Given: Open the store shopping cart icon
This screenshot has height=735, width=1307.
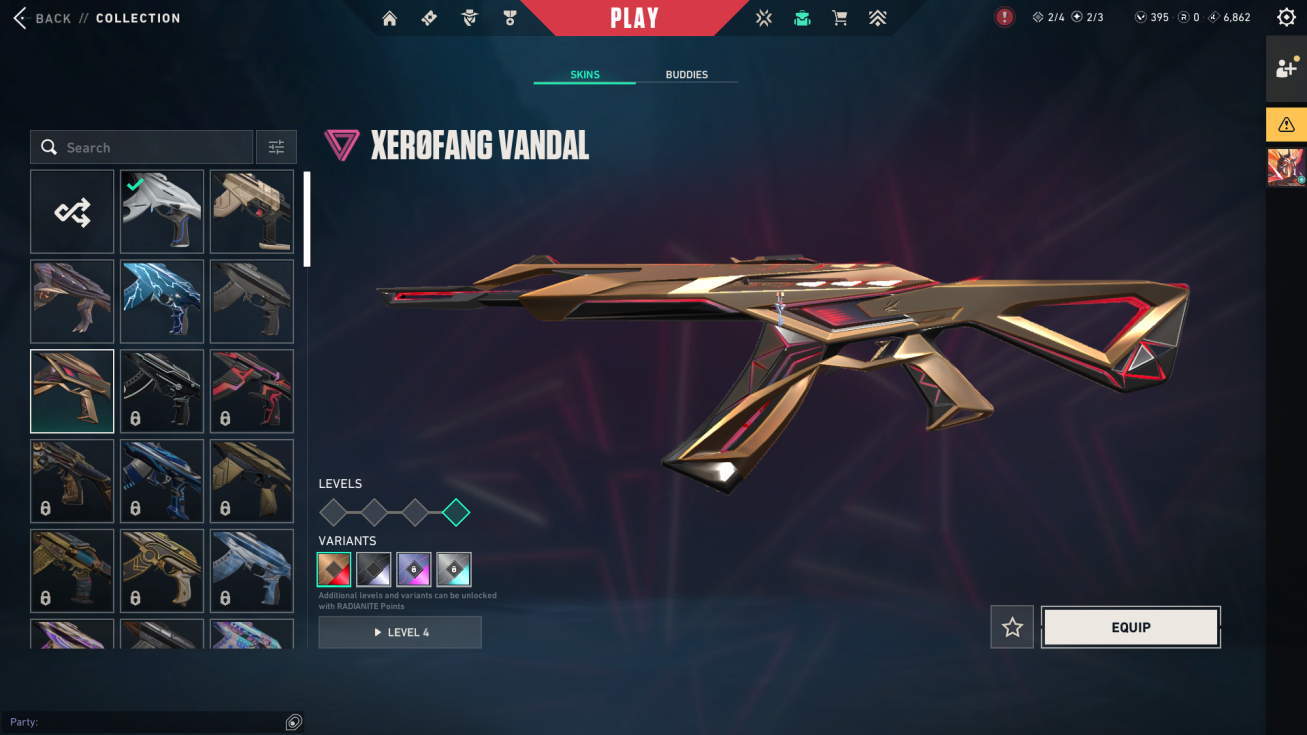Looking at the screenshot, I should coord(840,18).
